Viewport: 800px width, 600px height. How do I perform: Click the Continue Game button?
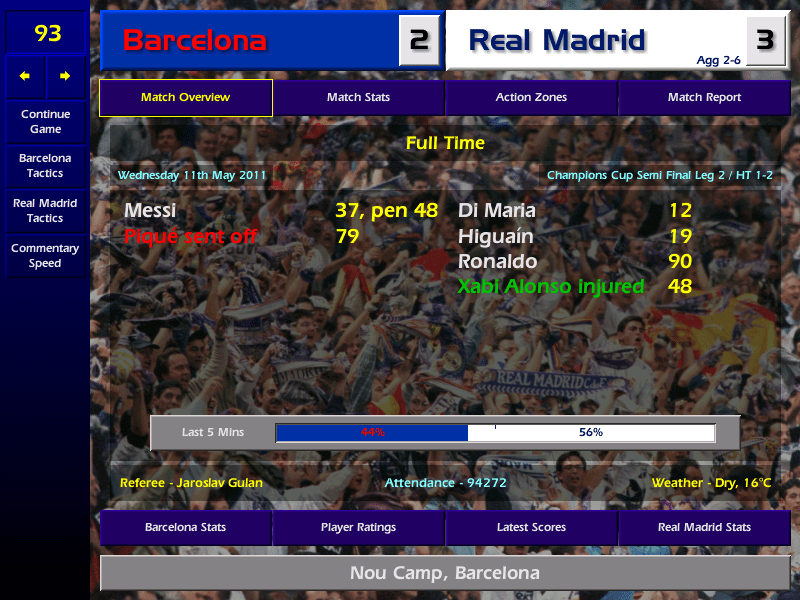click(x=45, y=121)
